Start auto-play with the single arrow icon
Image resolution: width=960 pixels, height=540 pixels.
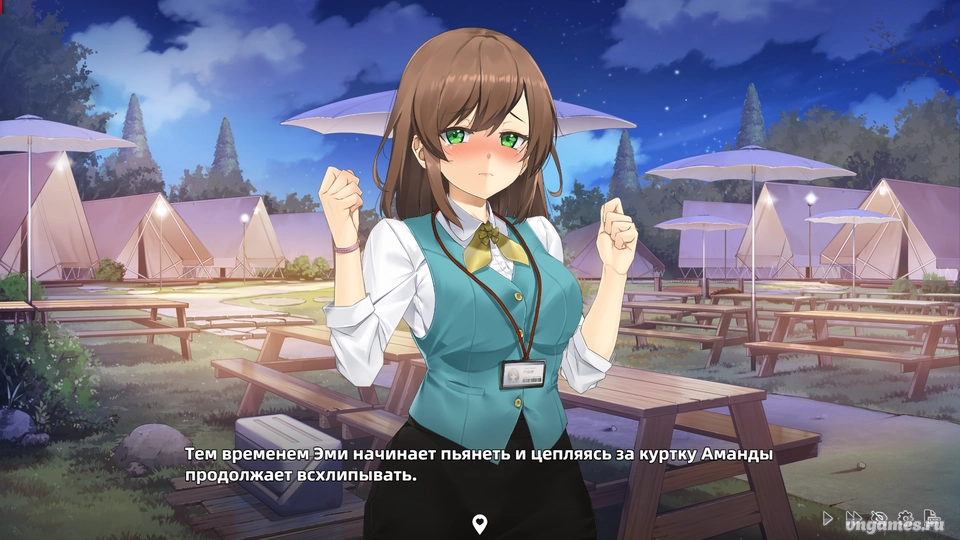point(827,518)
